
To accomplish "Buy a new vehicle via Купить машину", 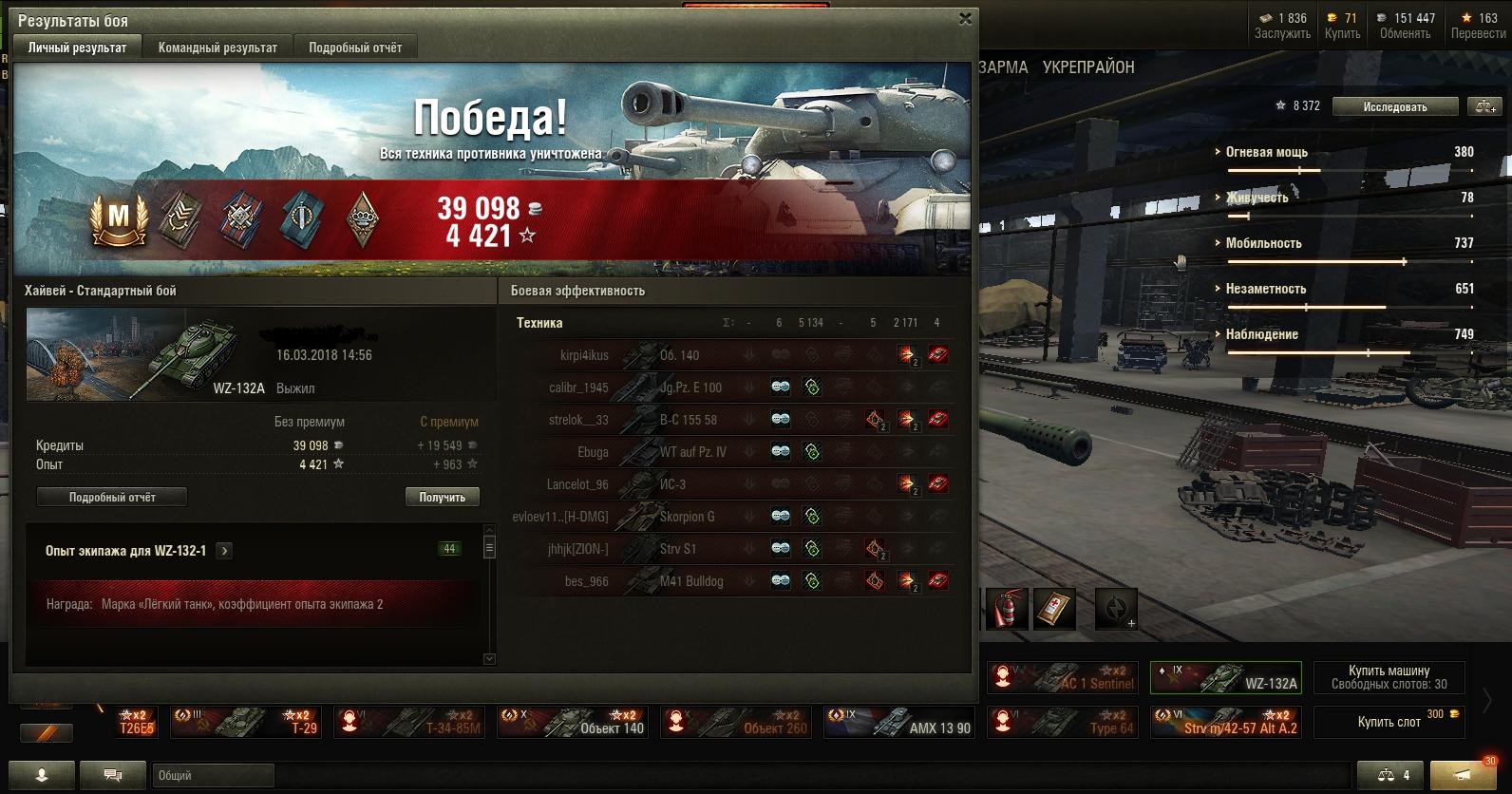I will click(x=1389, y=676).
